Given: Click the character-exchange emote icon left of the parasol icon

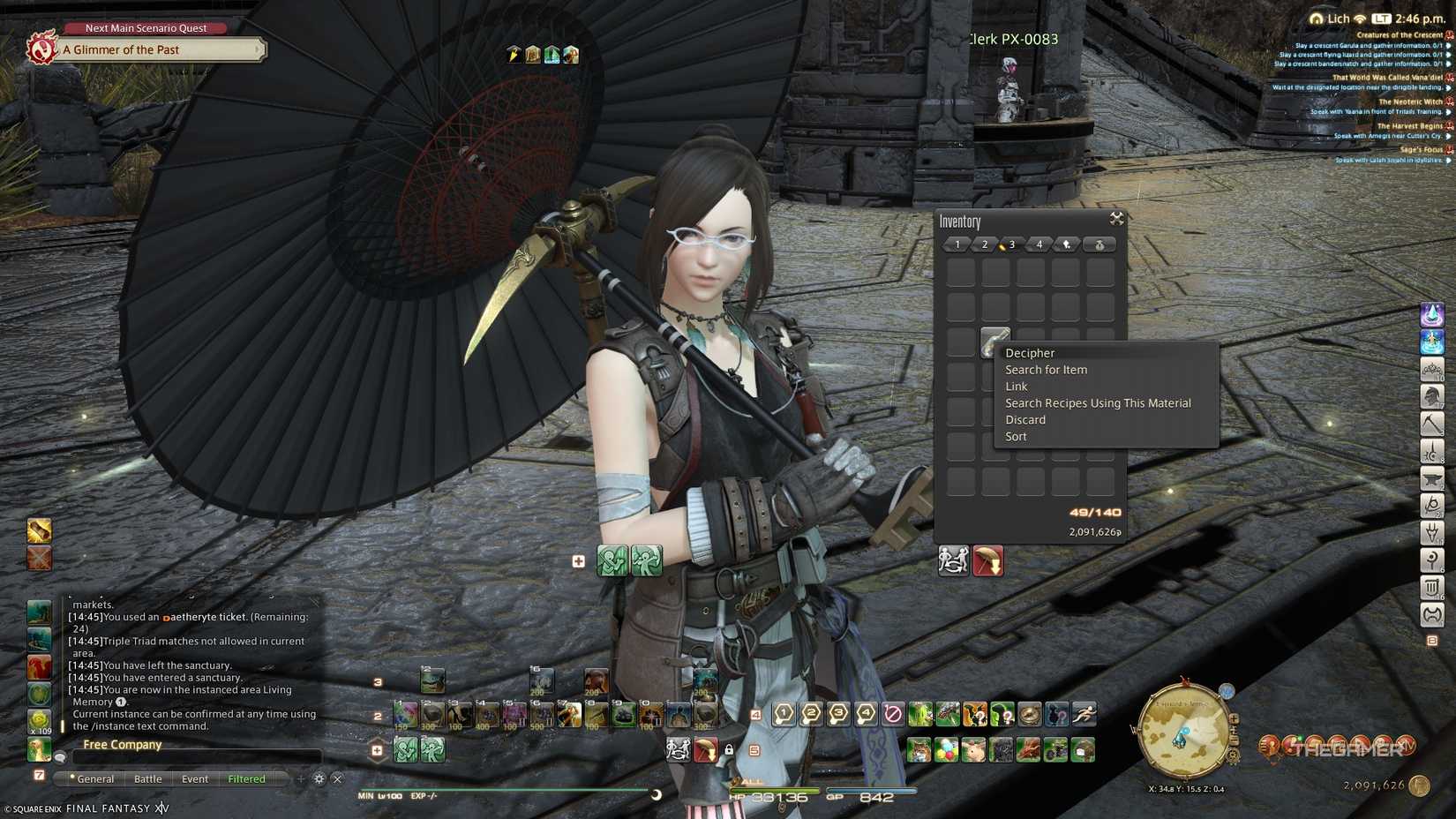Looking at the screenshot, I should coord(954,560).
